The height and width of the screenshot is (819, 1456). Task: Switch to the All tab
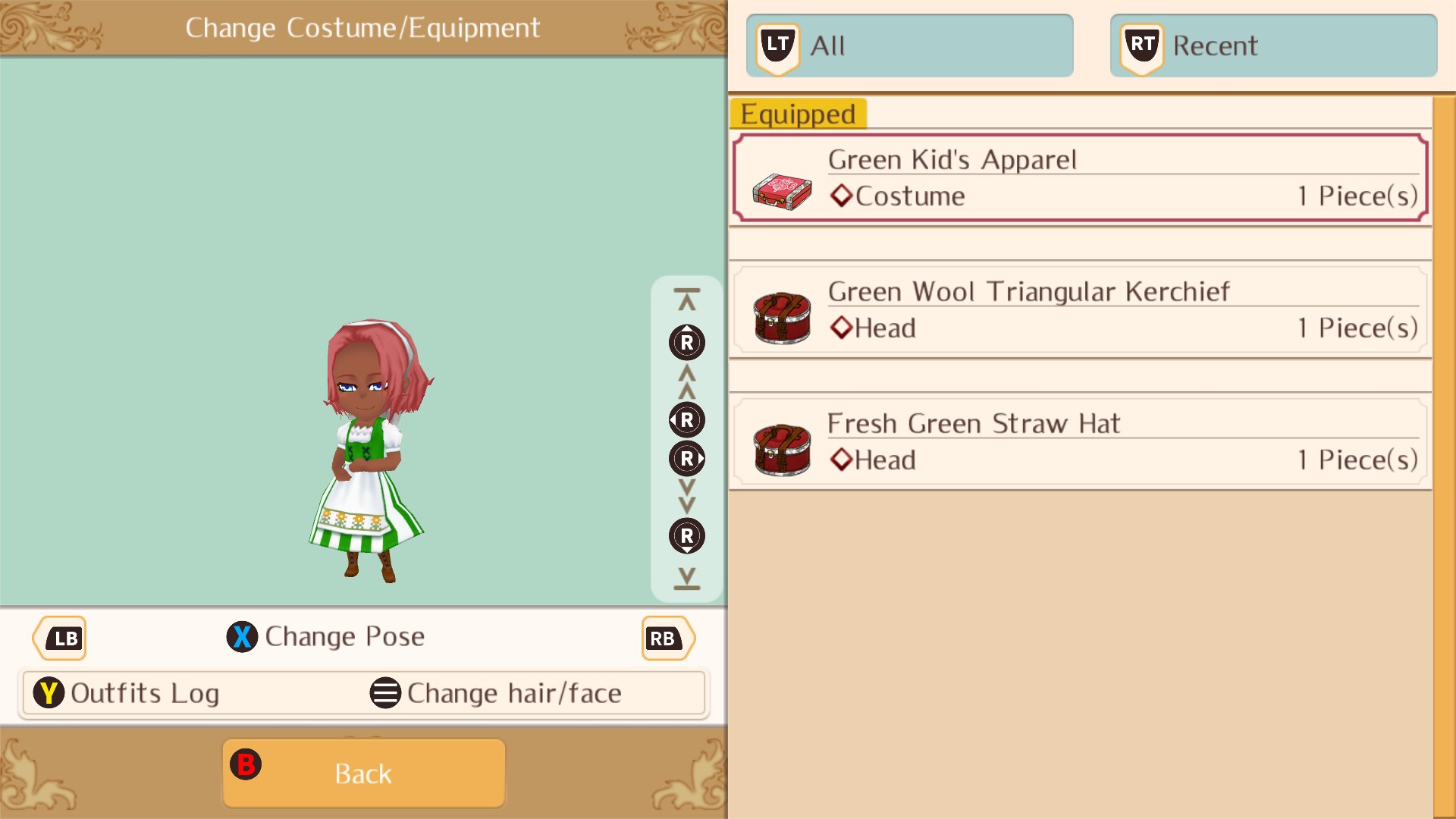tap(908, 45)
